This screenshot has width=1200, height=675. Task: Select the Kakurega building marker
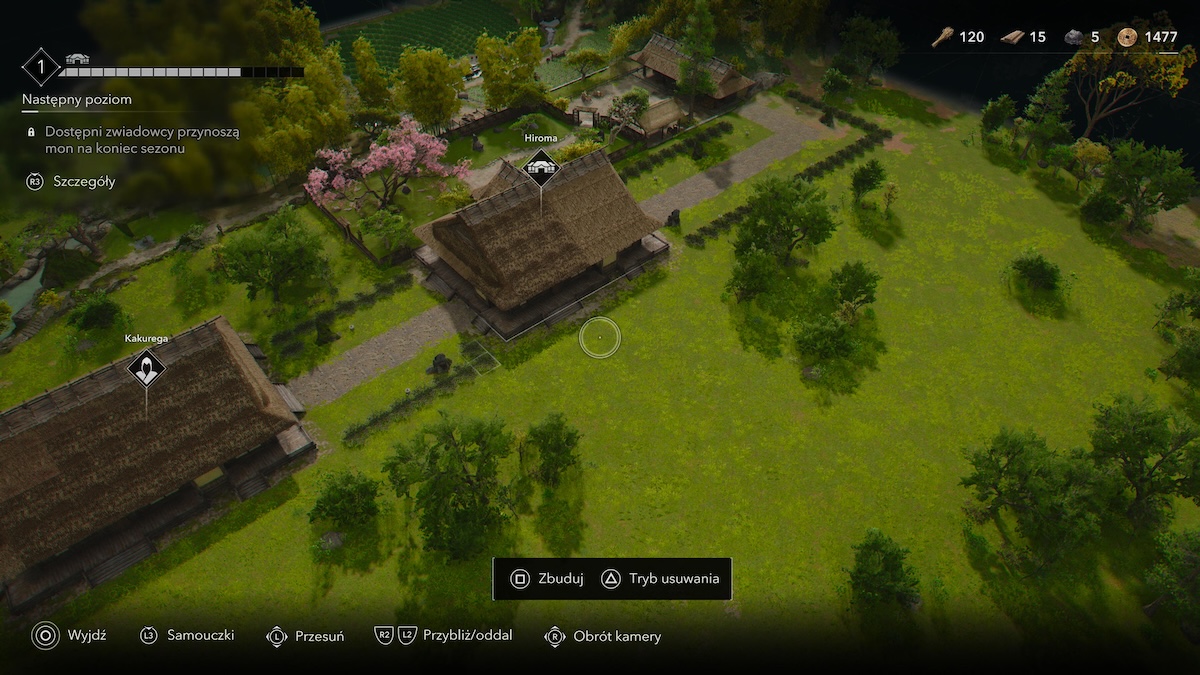147,368
